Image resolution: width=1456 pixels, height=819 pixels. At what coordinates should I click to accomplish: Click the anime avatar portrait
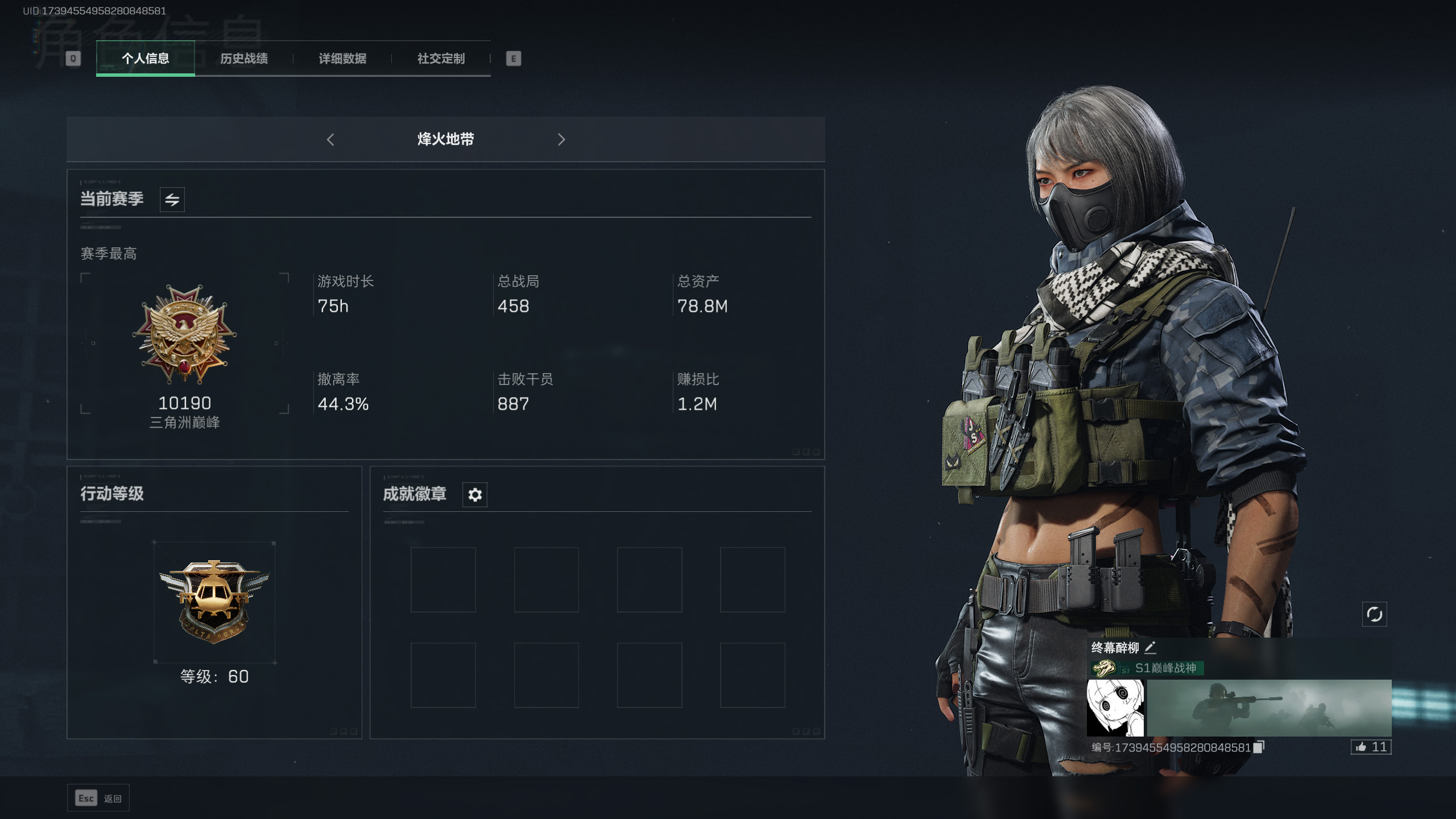pyautogui.click(x=1115, y=708)
